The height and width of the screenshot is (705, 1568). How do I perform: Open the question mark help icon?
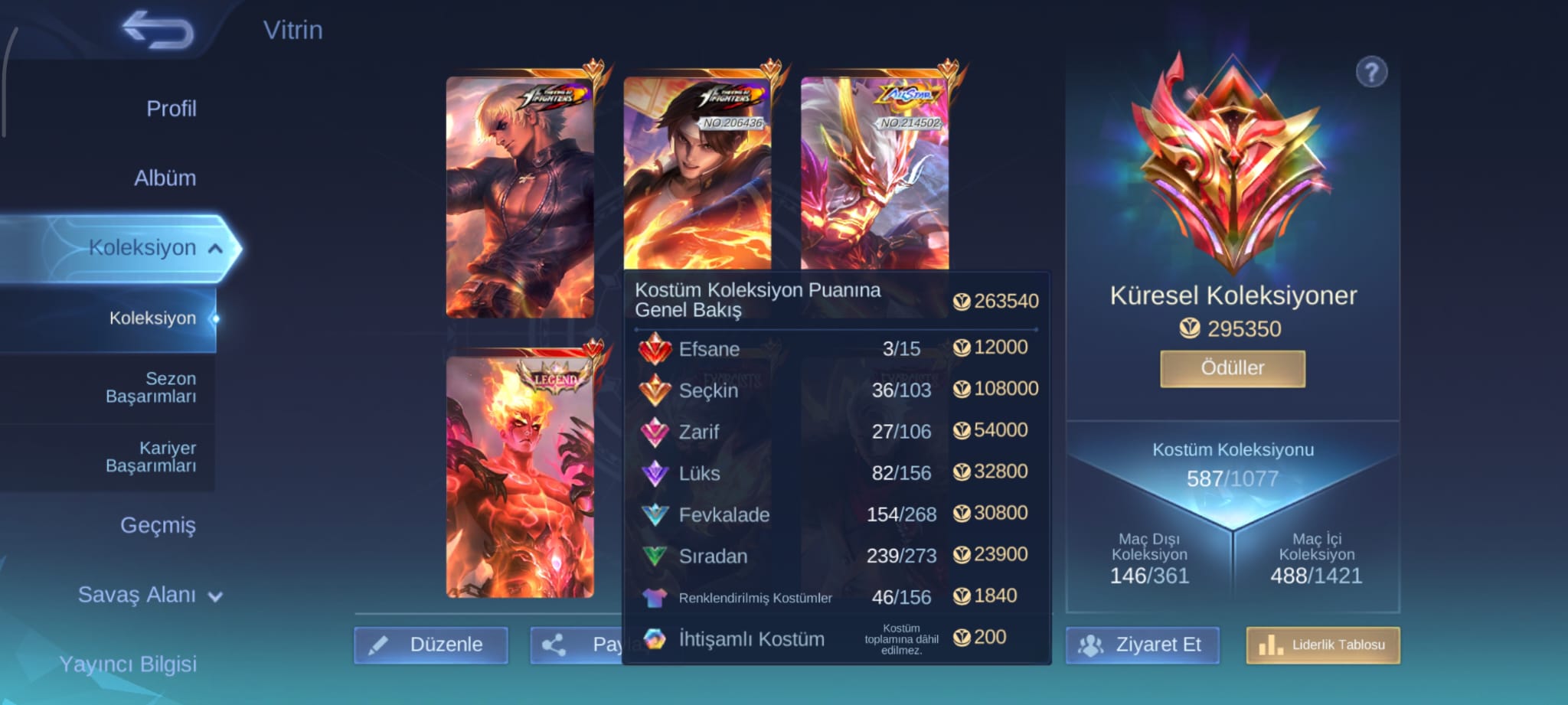(x=1371, y=73)
